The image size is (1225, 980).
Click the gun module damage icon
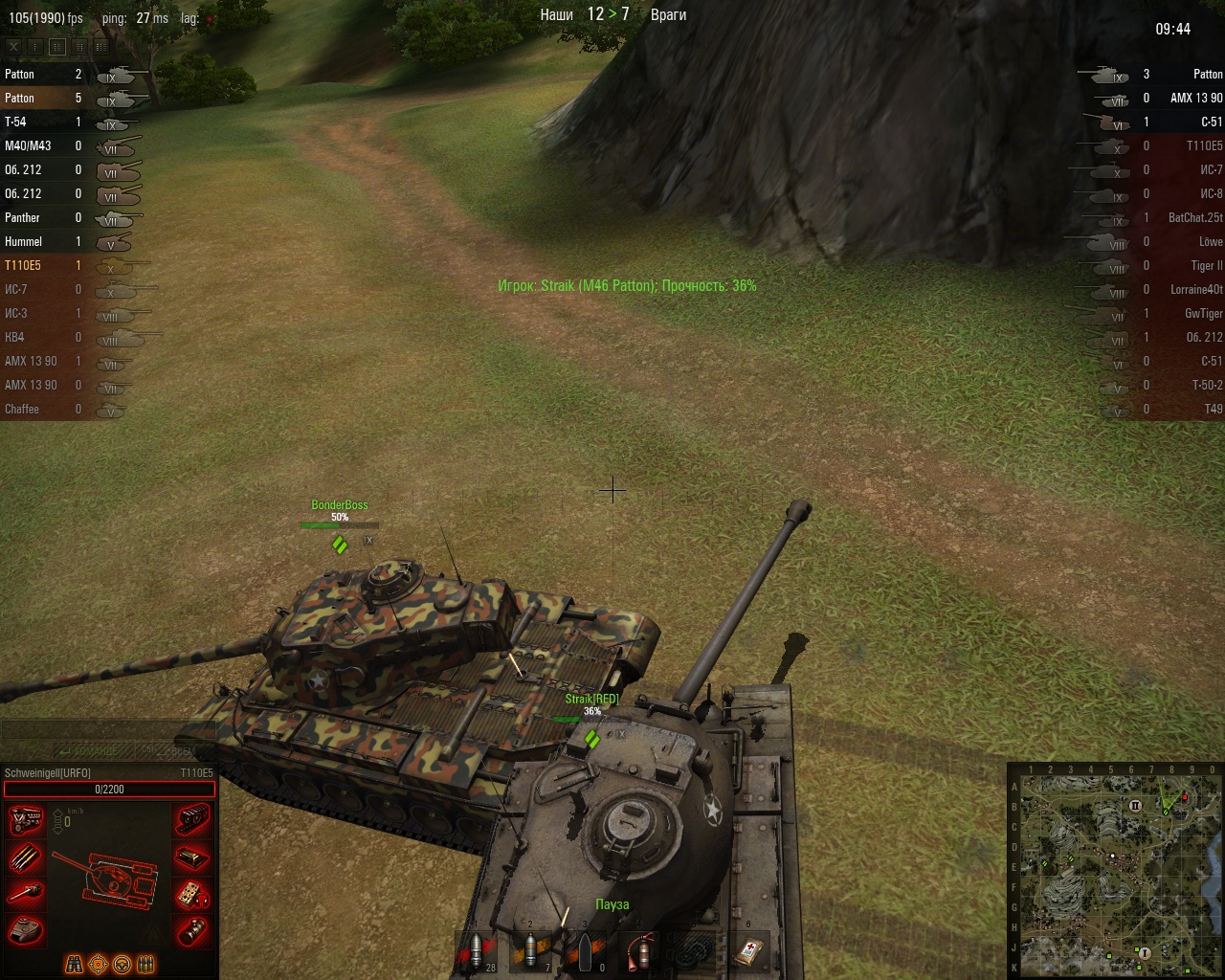pos(25,893)
